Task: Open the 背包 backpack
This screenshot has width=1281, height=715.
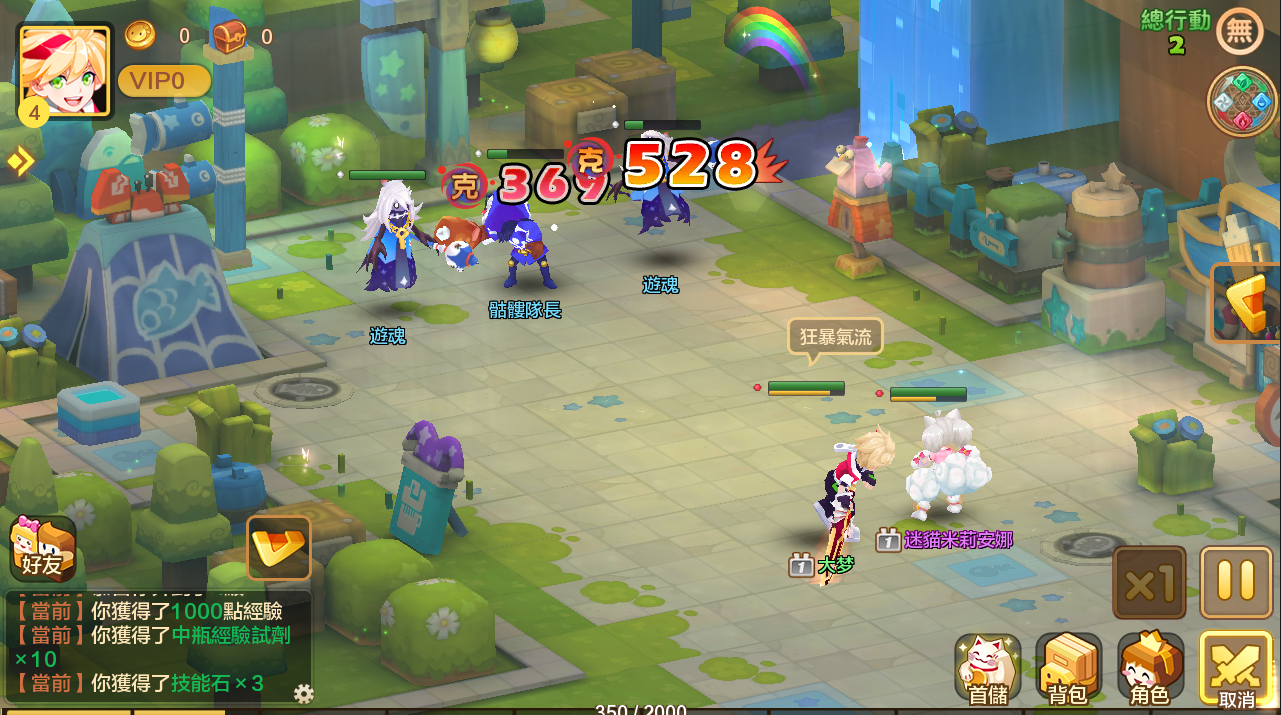Action: pos(1068,668)
